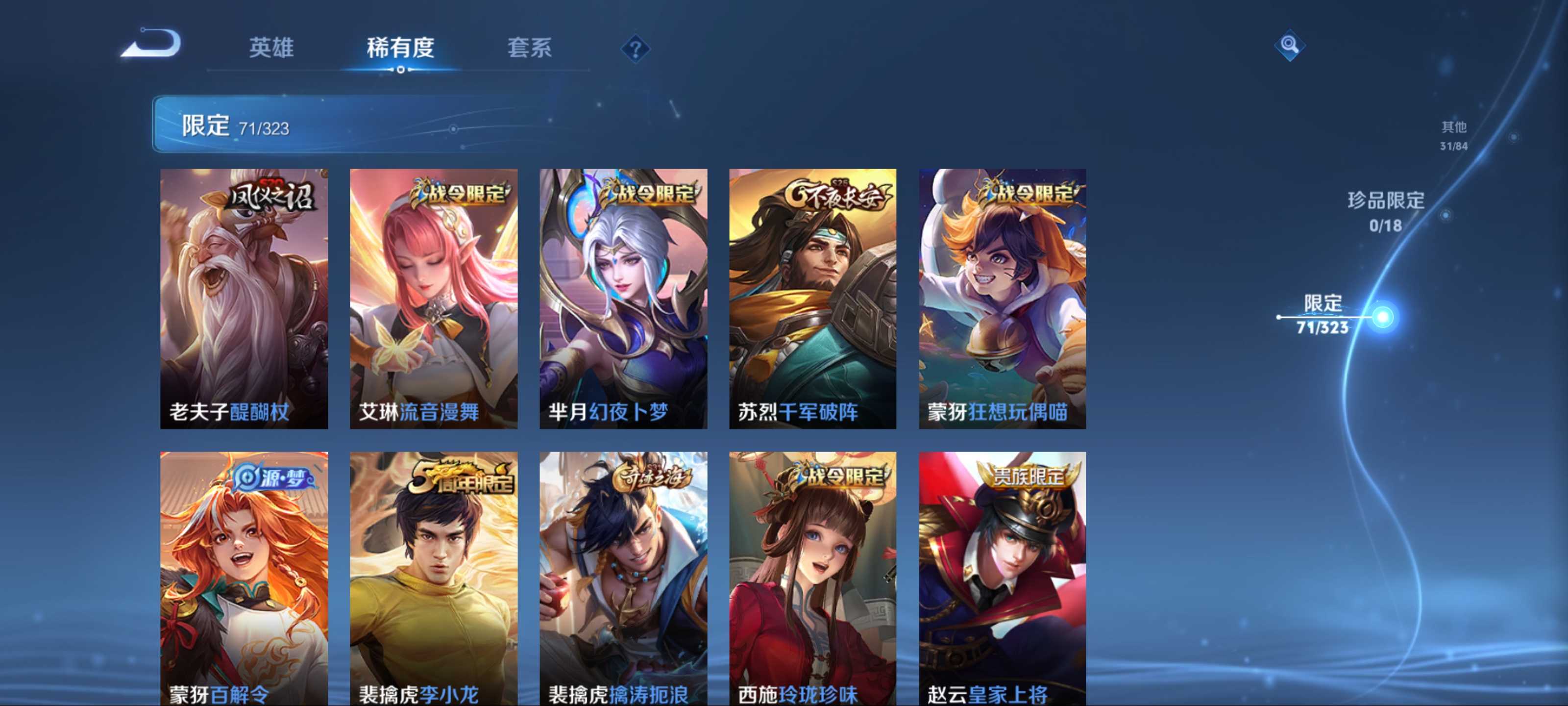Switch to the 英雄 tab
Screen dimensions: 1568x706
coord(271,48)
